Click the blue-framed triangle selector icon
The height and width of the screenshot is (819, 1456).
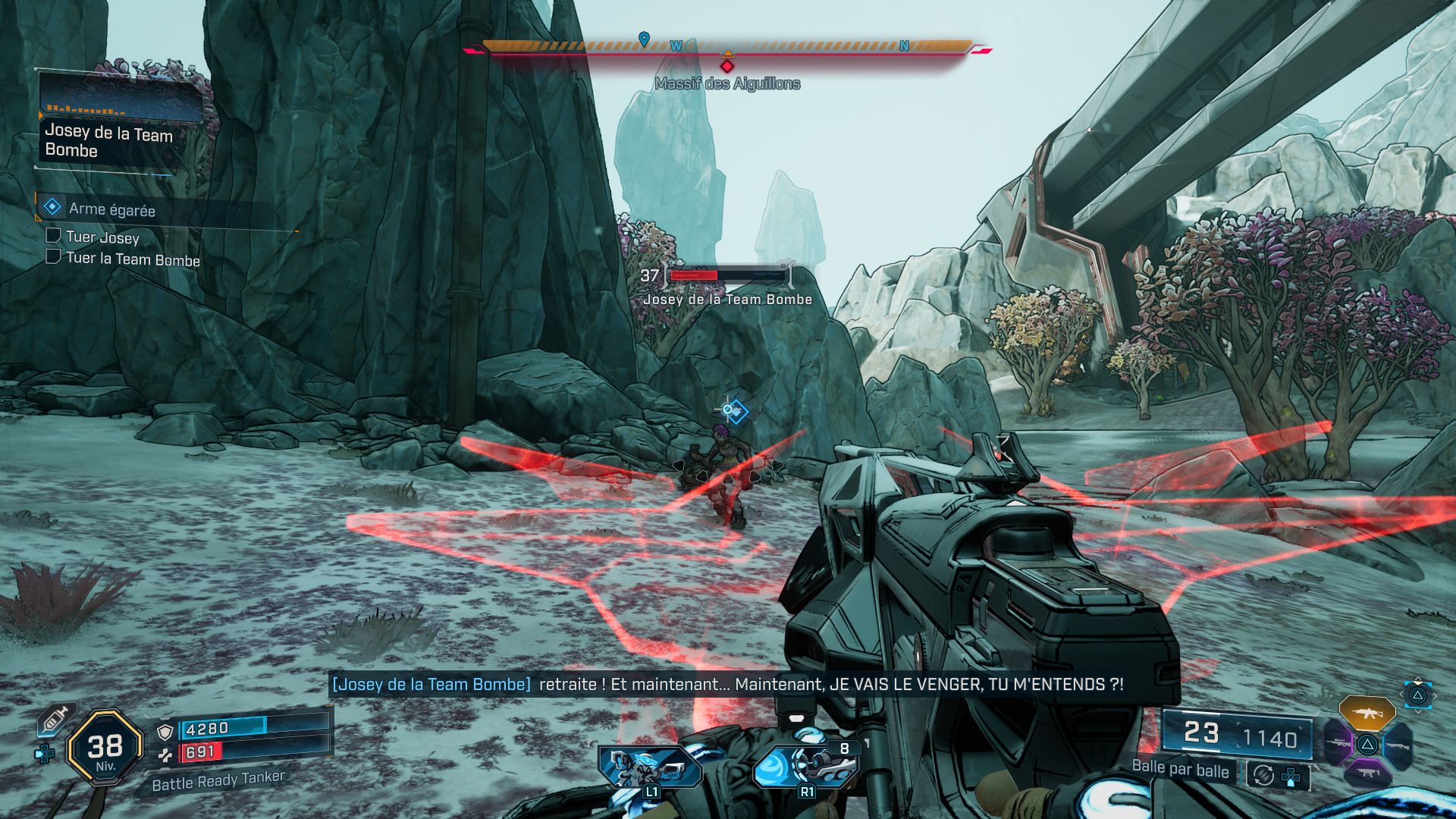(1417, 695)
